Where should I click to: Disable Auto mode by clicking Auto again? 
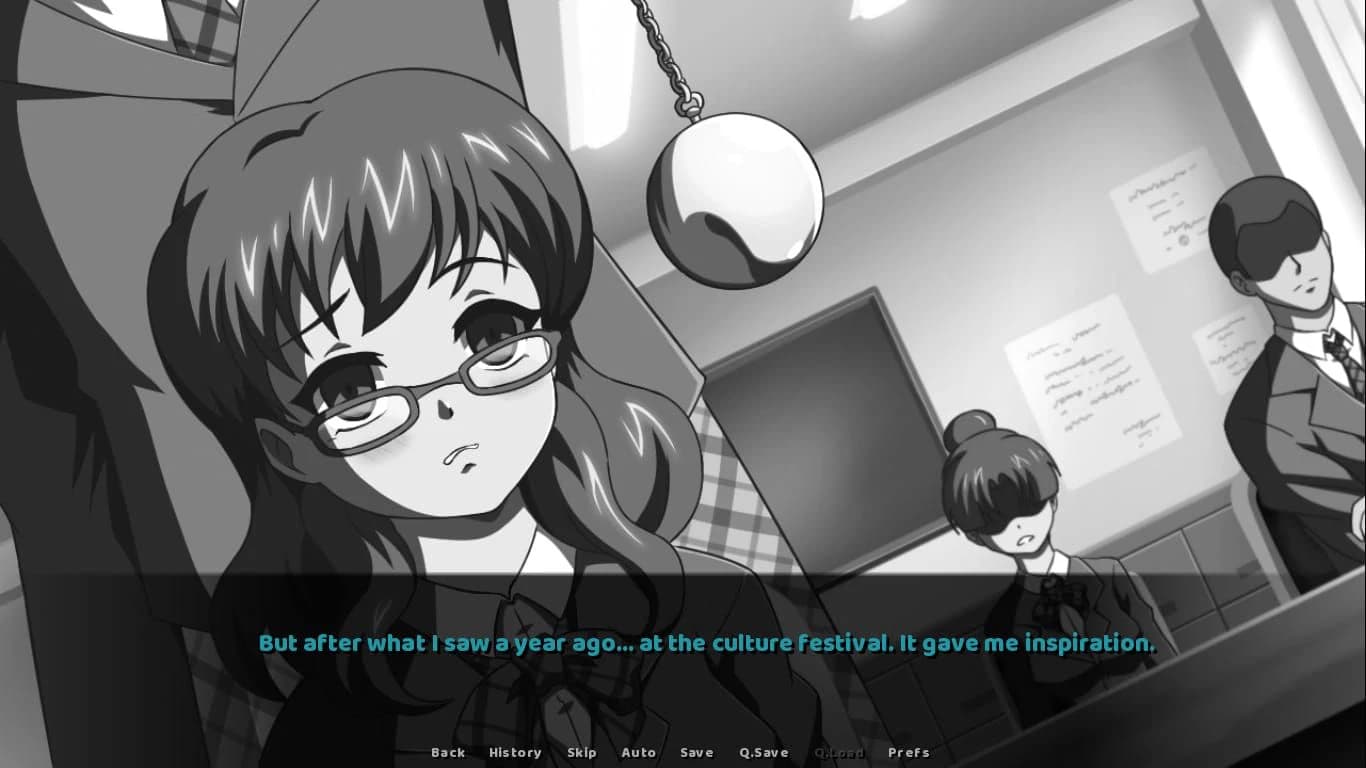[x=639, y=752]
